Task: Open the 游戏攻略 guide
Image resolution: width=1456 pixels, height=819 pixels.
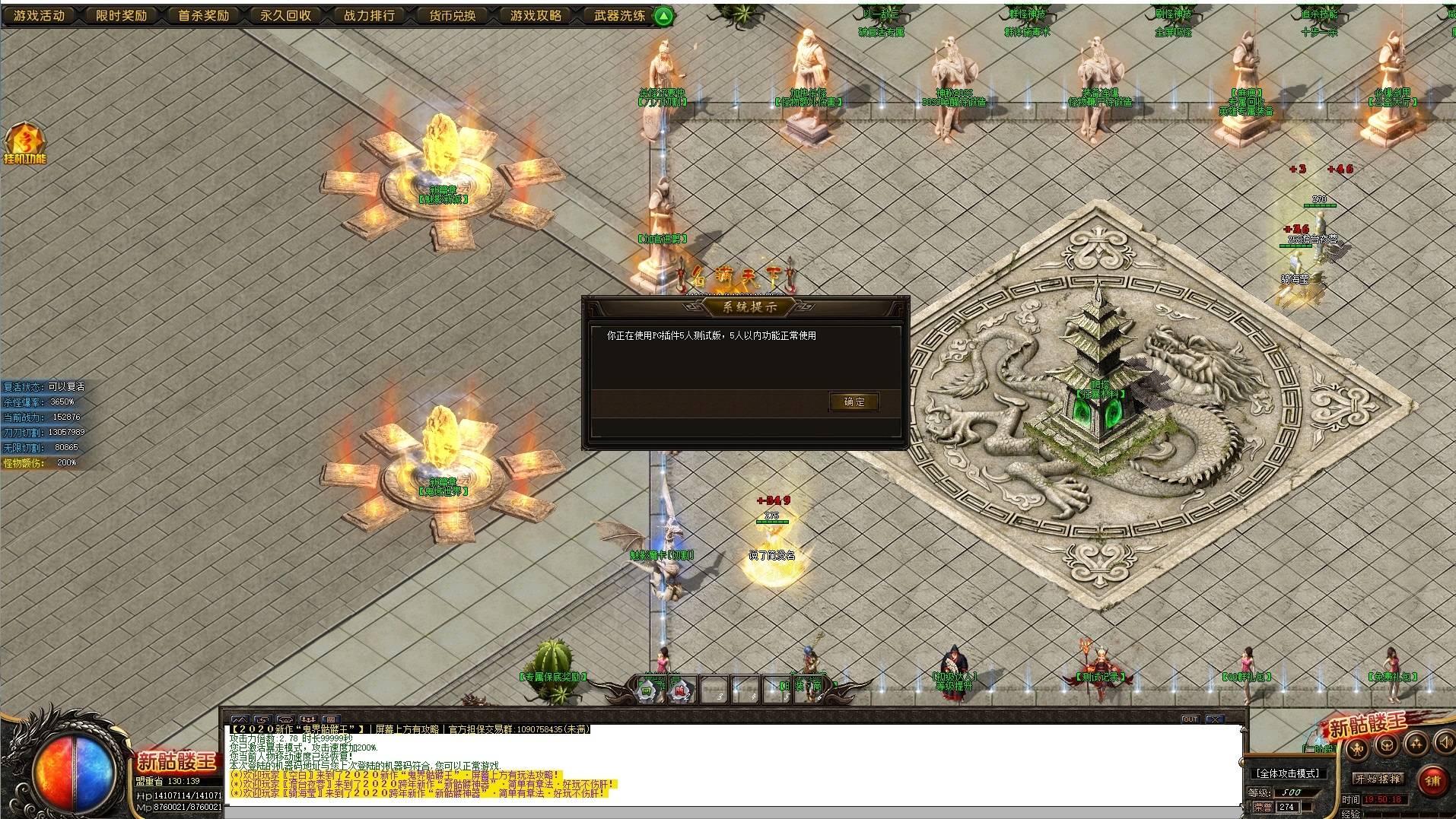Action: click(536, 15)
